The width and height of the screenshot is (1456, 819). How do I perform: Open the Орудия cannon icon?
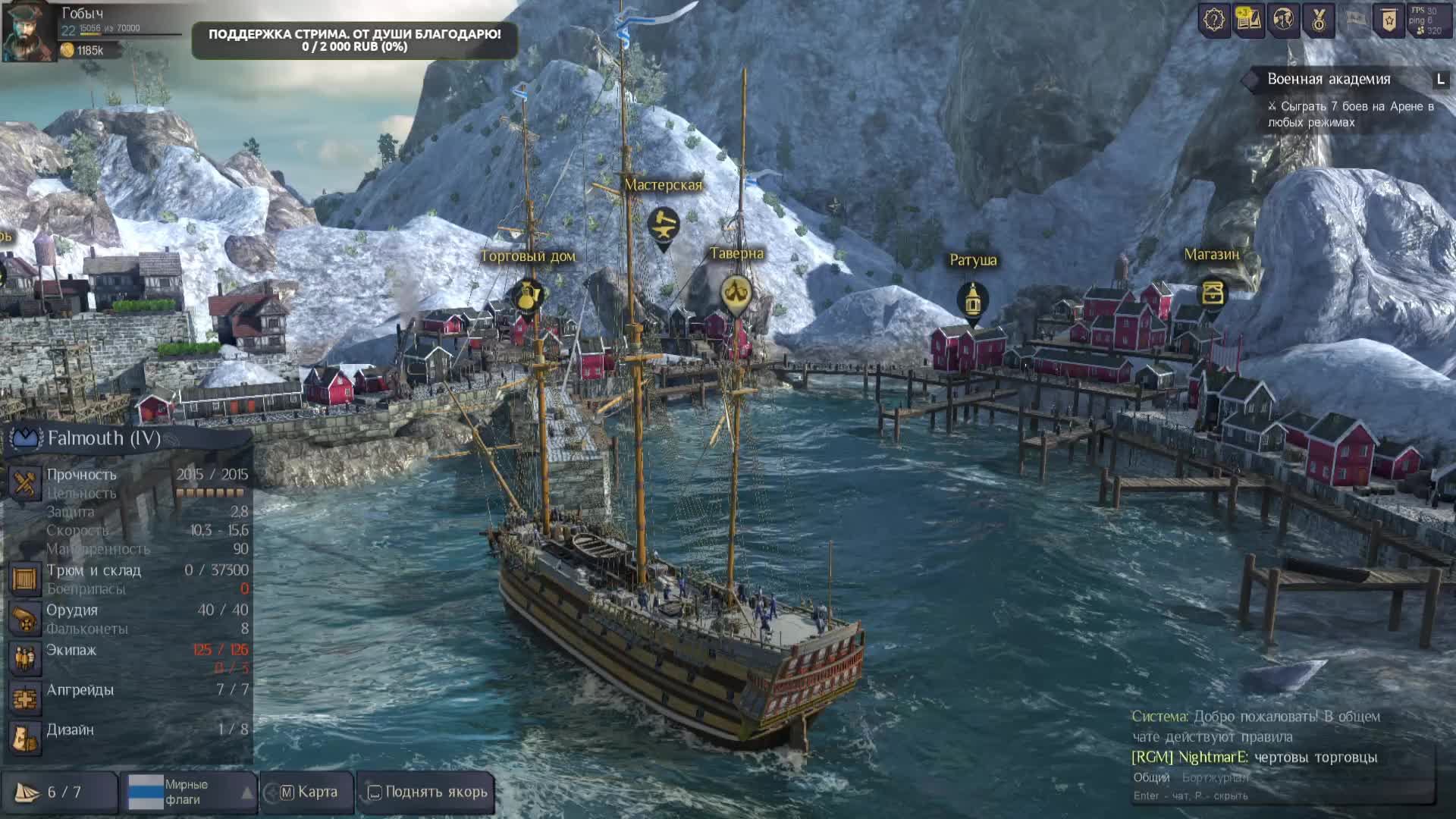(24, 619)
